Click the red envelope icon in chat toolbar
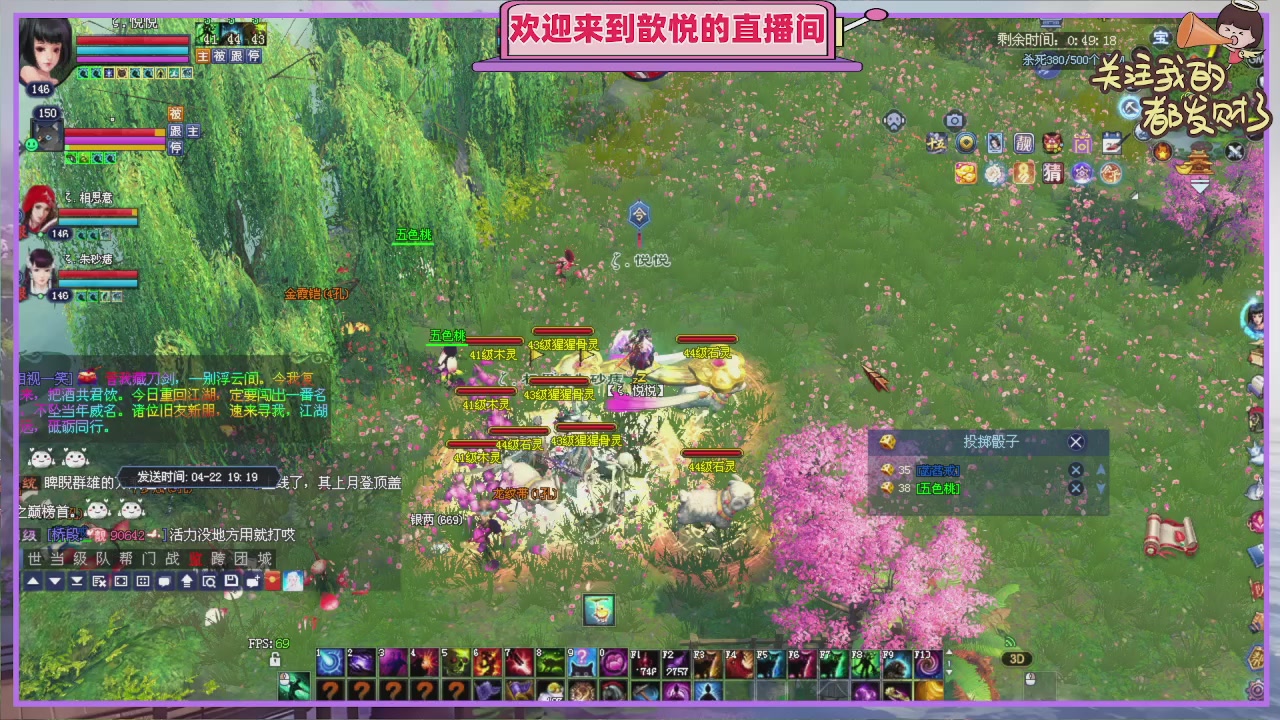Image resolution: width=1280 pixels, height=720 pixels. [272, 581]
